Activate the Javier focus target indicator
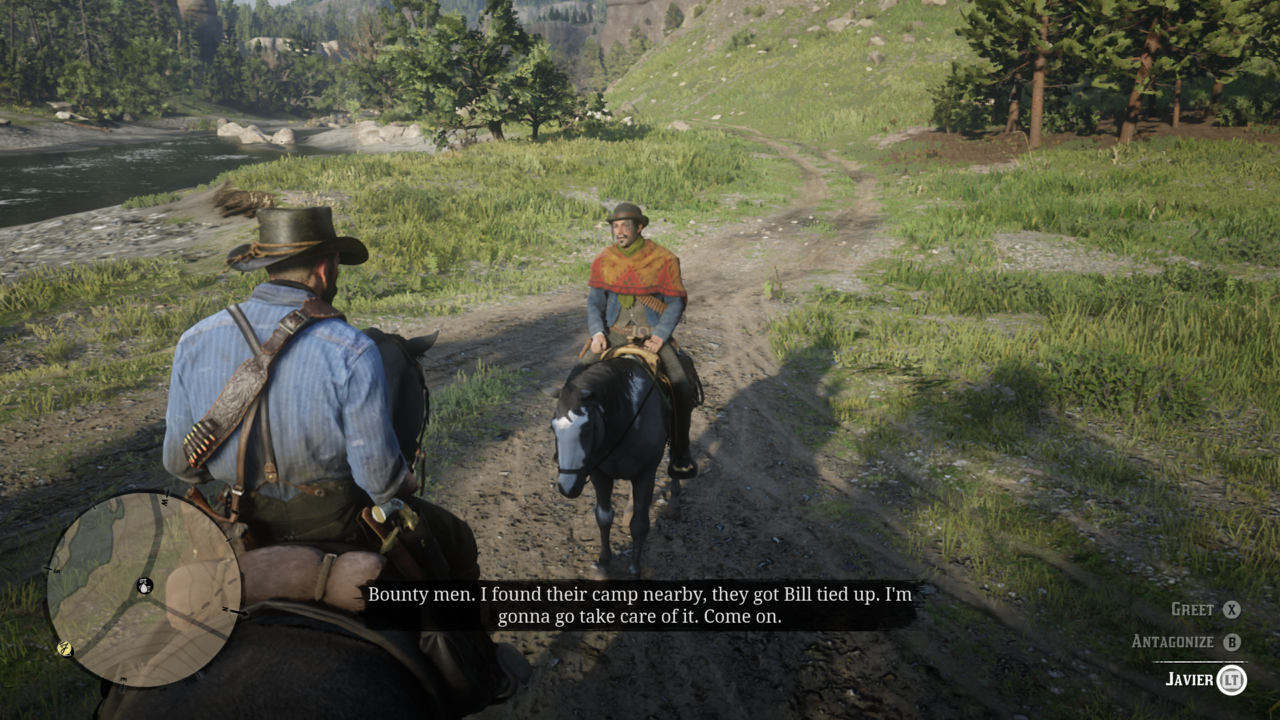The width and height of the screenshot is (1280, 720). [x=1234, y=680]
